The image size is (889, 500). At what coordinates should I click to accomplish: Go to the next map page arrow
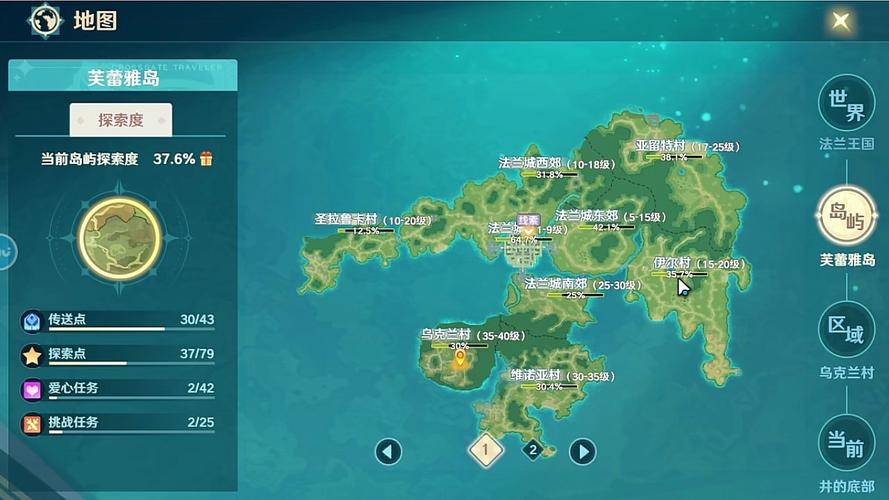click(x=582, y=451)
